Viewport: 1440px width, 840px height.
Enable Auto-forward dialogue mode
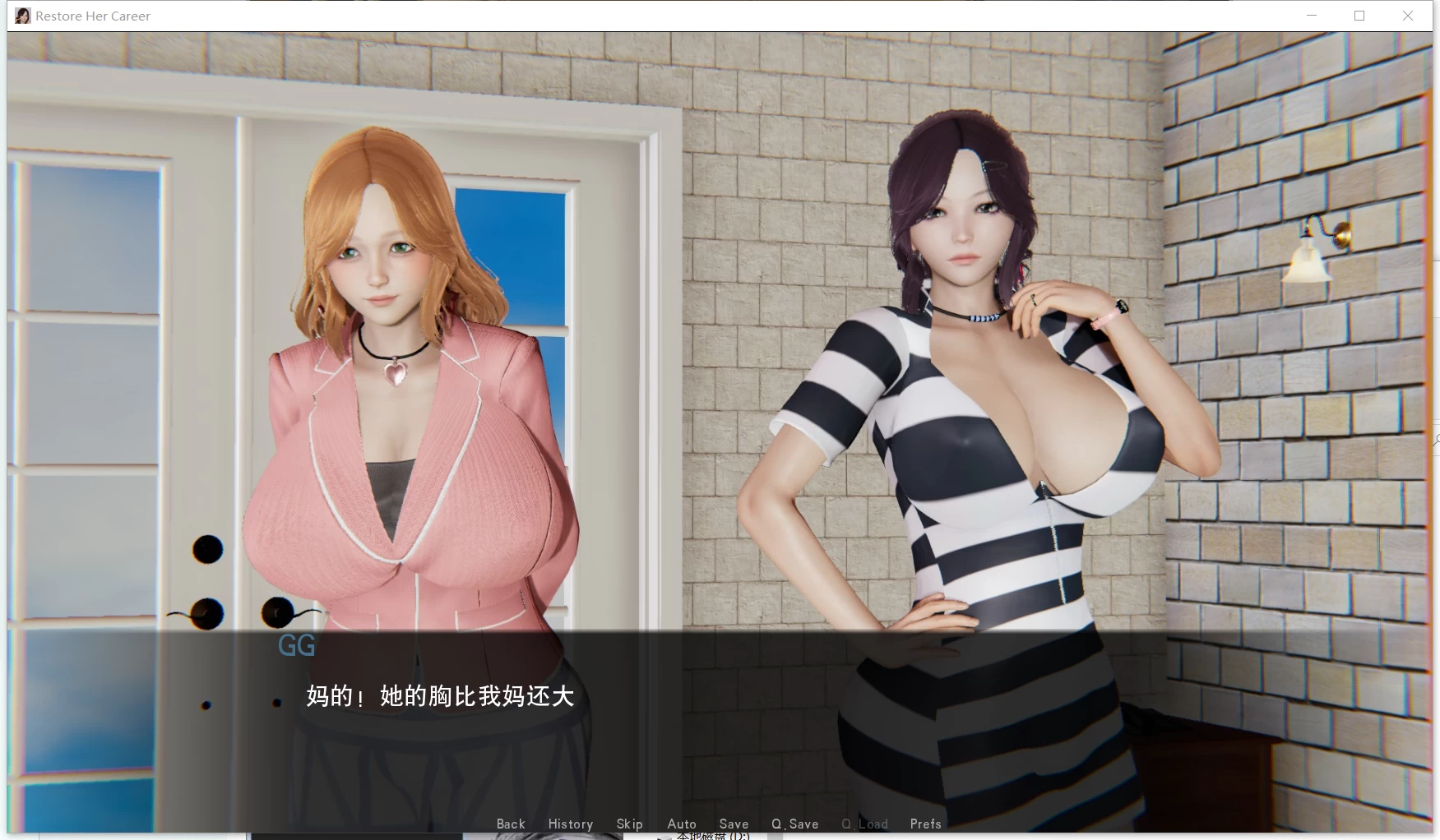click(x=682, y=824)
